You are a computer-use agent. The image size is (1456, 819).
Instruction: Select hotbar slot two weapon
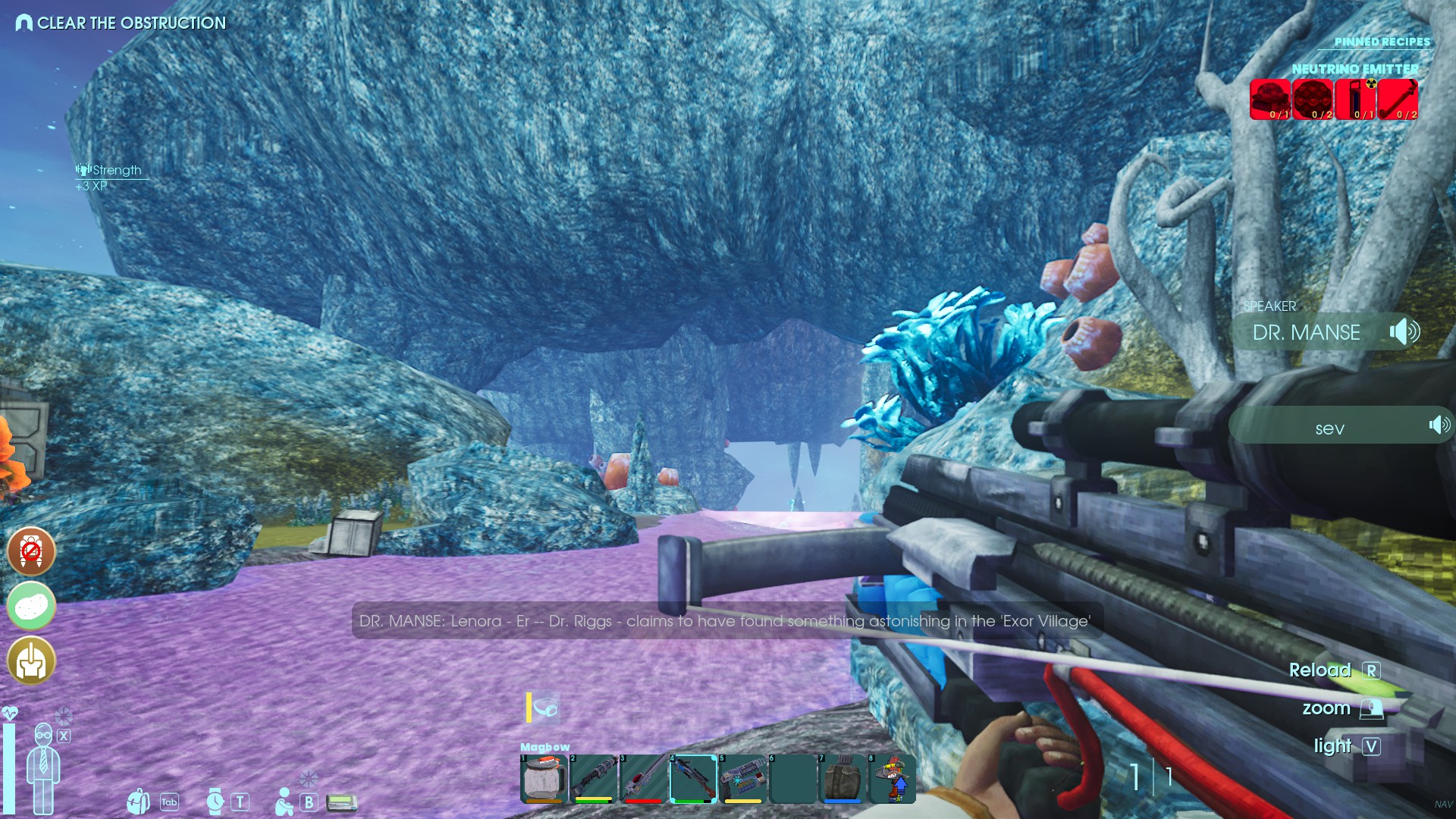click(x=593, y=779)
